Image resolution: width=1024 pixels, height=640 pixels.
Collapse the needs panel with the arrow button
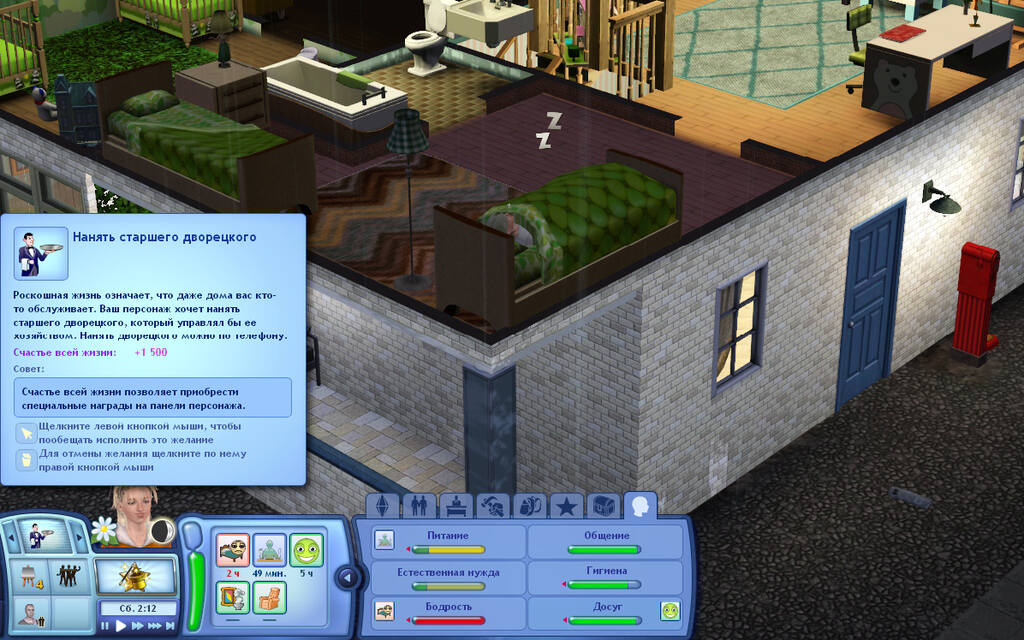pos(347,577)
